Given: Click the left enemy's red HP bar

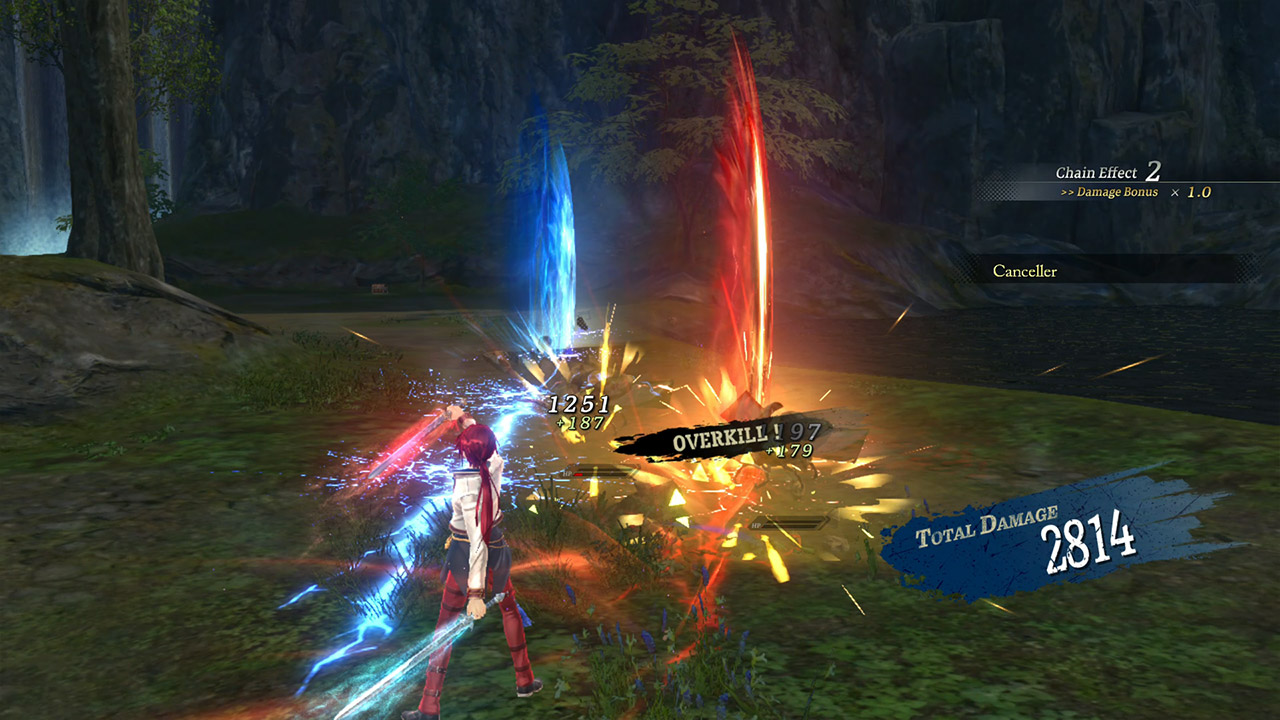Looking at the screenshot, I should (x=600, y=472).
